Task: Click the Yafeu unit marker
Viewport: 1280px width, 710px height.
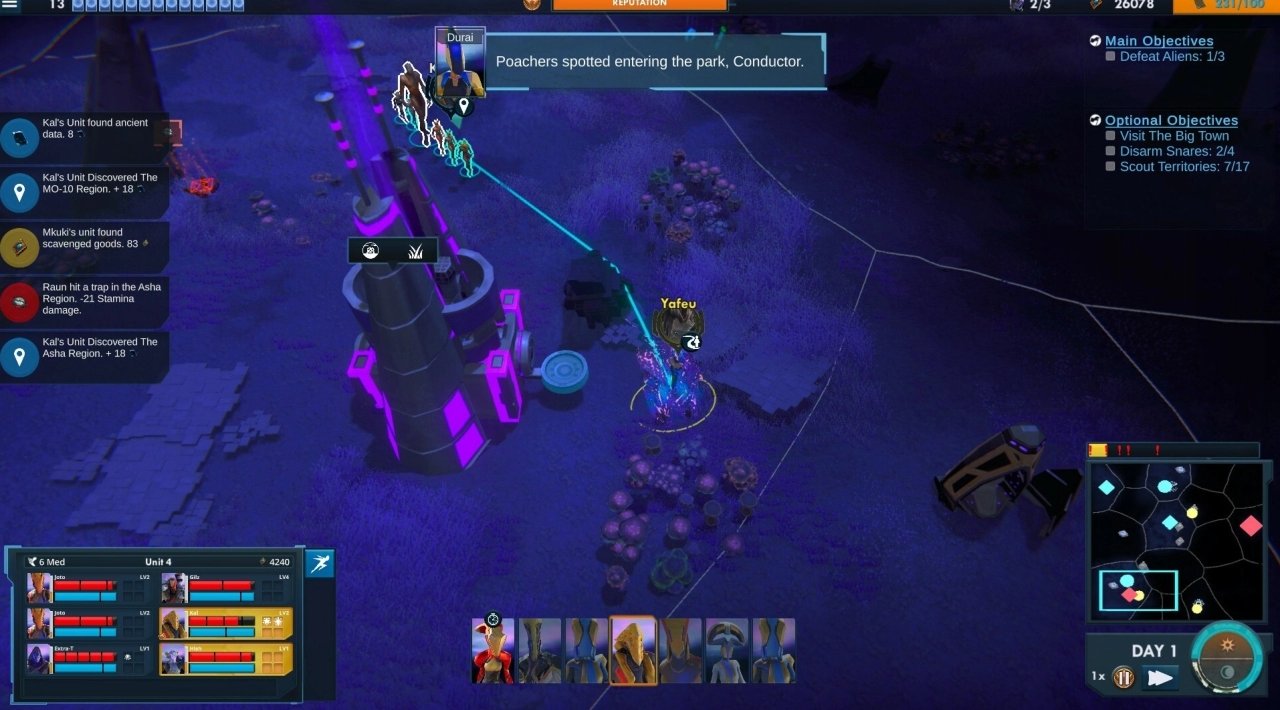Action: 677,325
